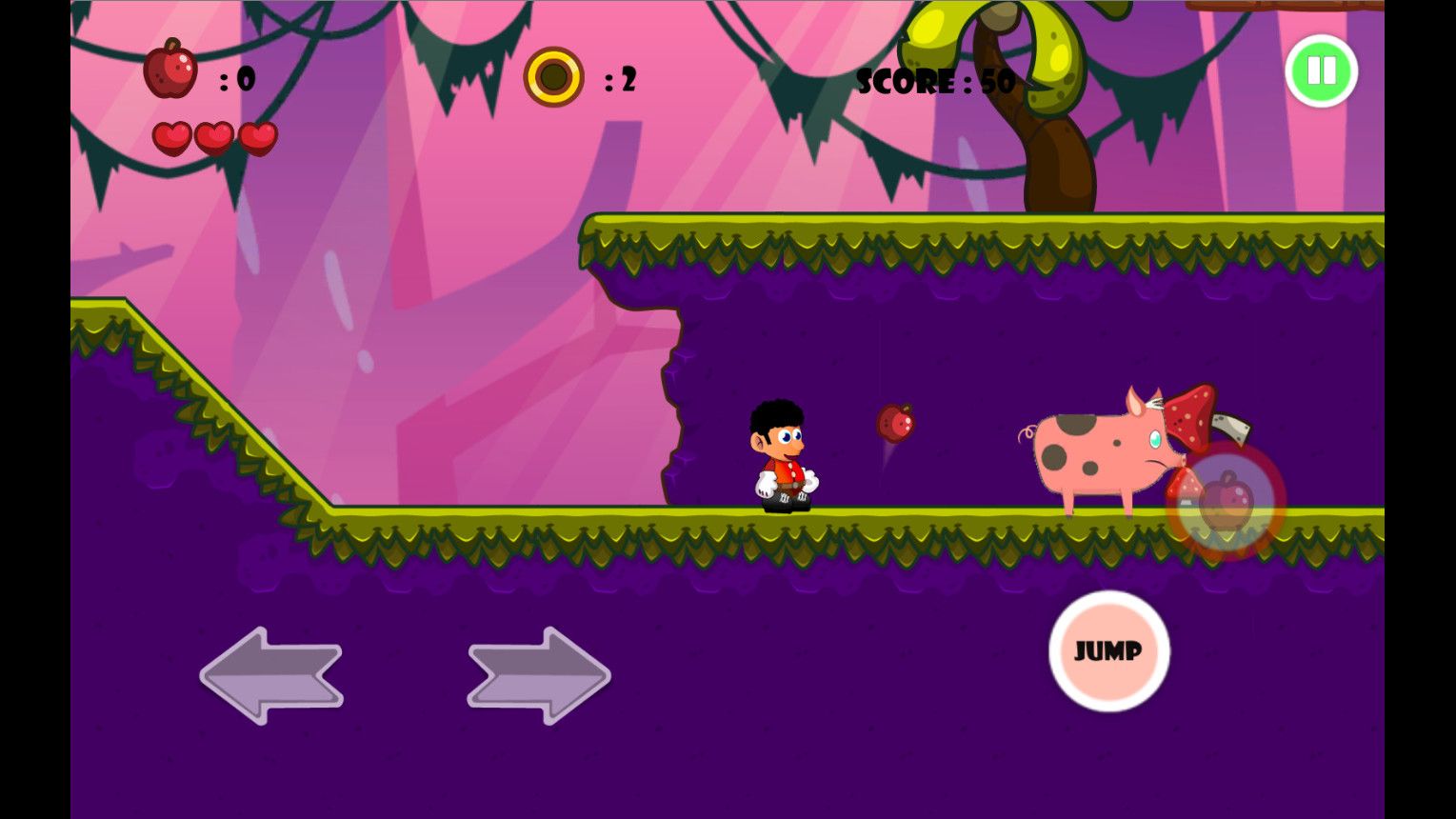Move right with the right arrow
Screen dimensions: 1456x819
[x=539, y=675]
